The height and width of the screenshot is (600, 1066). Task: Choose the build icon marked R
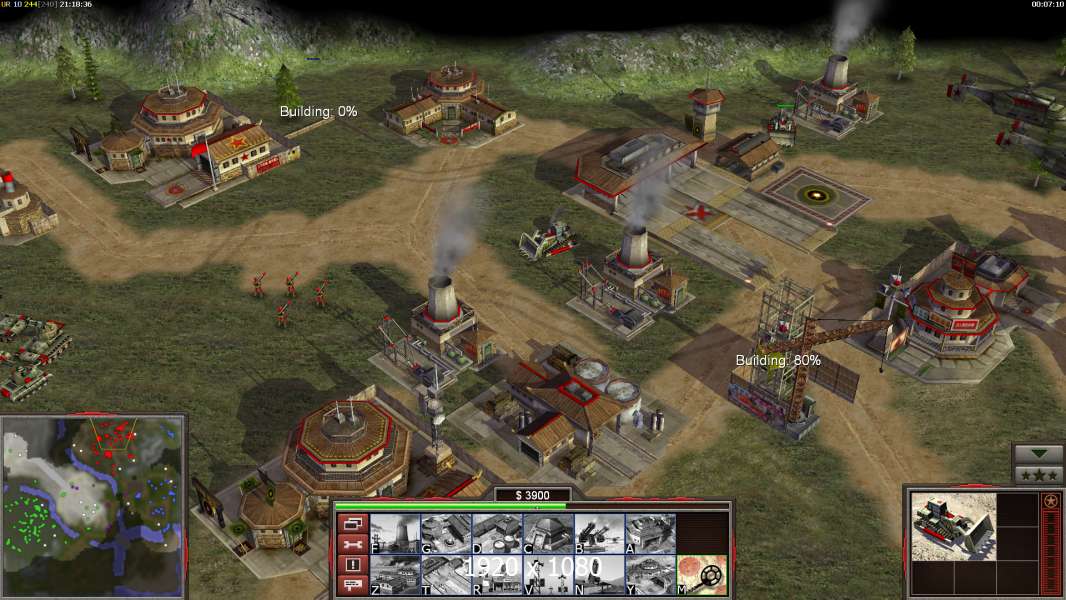pyautogui.click(x=497, y=575)
